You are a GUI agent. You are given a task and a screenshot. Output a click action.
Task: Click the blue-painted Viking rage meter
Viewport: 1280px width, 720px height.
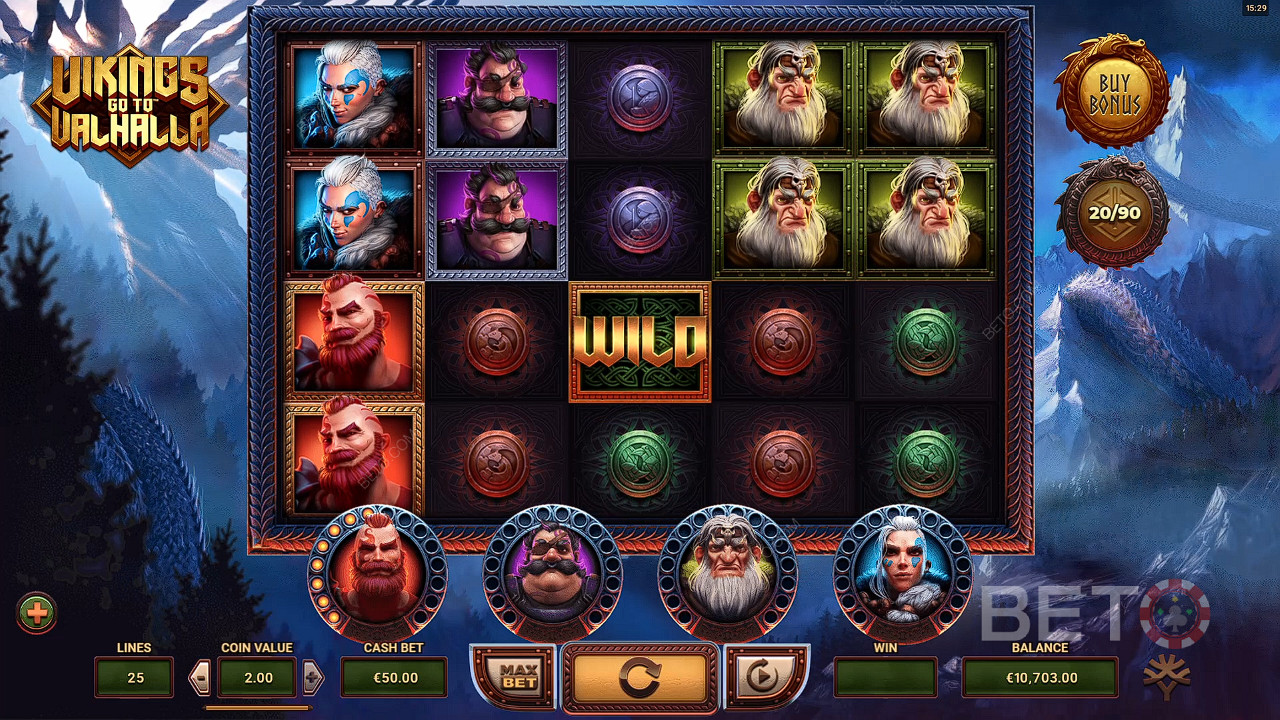click(902, 573)
